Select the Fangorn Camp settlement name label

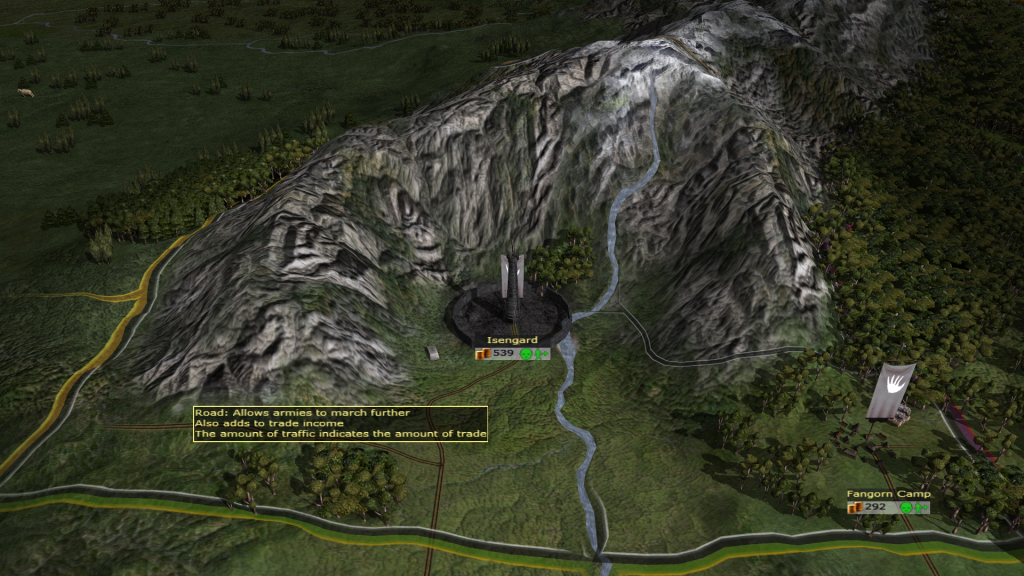click(x=888, y=494)
